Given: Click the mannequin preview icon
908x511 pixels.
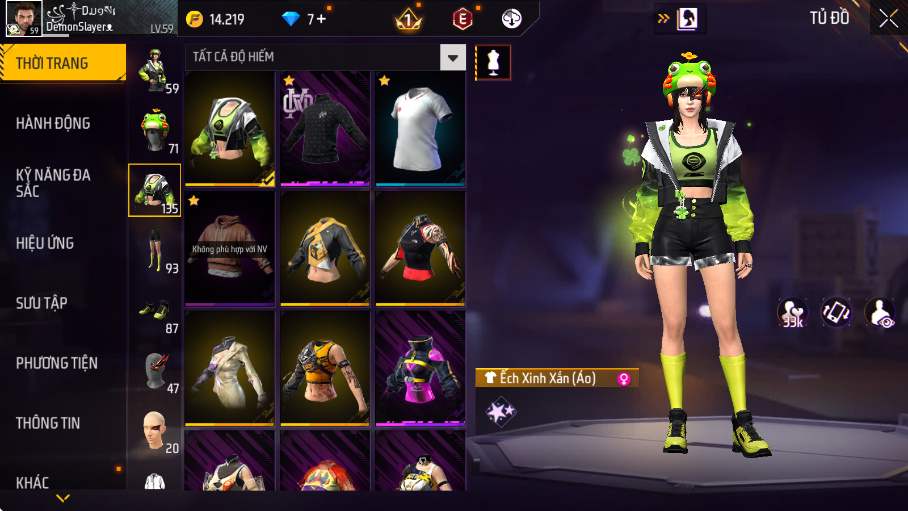Looking at the screenshot, I should coord(493,62).
